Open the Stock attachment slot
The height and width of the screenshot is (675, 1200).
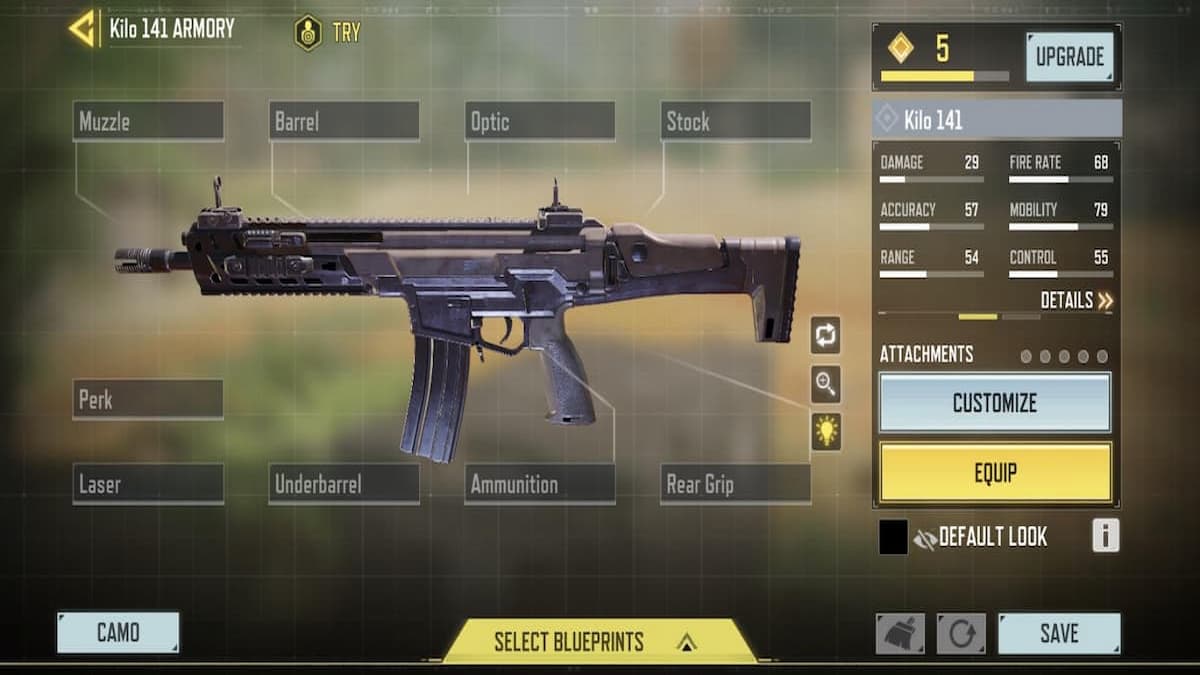tap(736, 122)
